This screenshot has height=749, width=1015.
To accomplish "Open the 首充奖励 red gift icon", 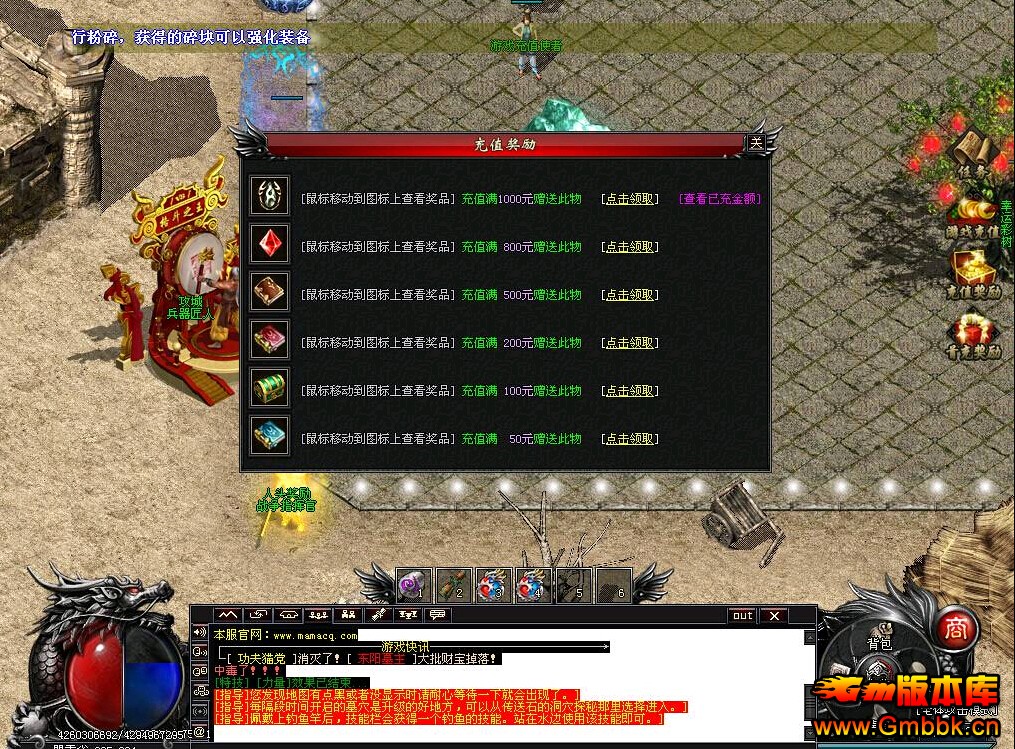I will coord(974,333).
